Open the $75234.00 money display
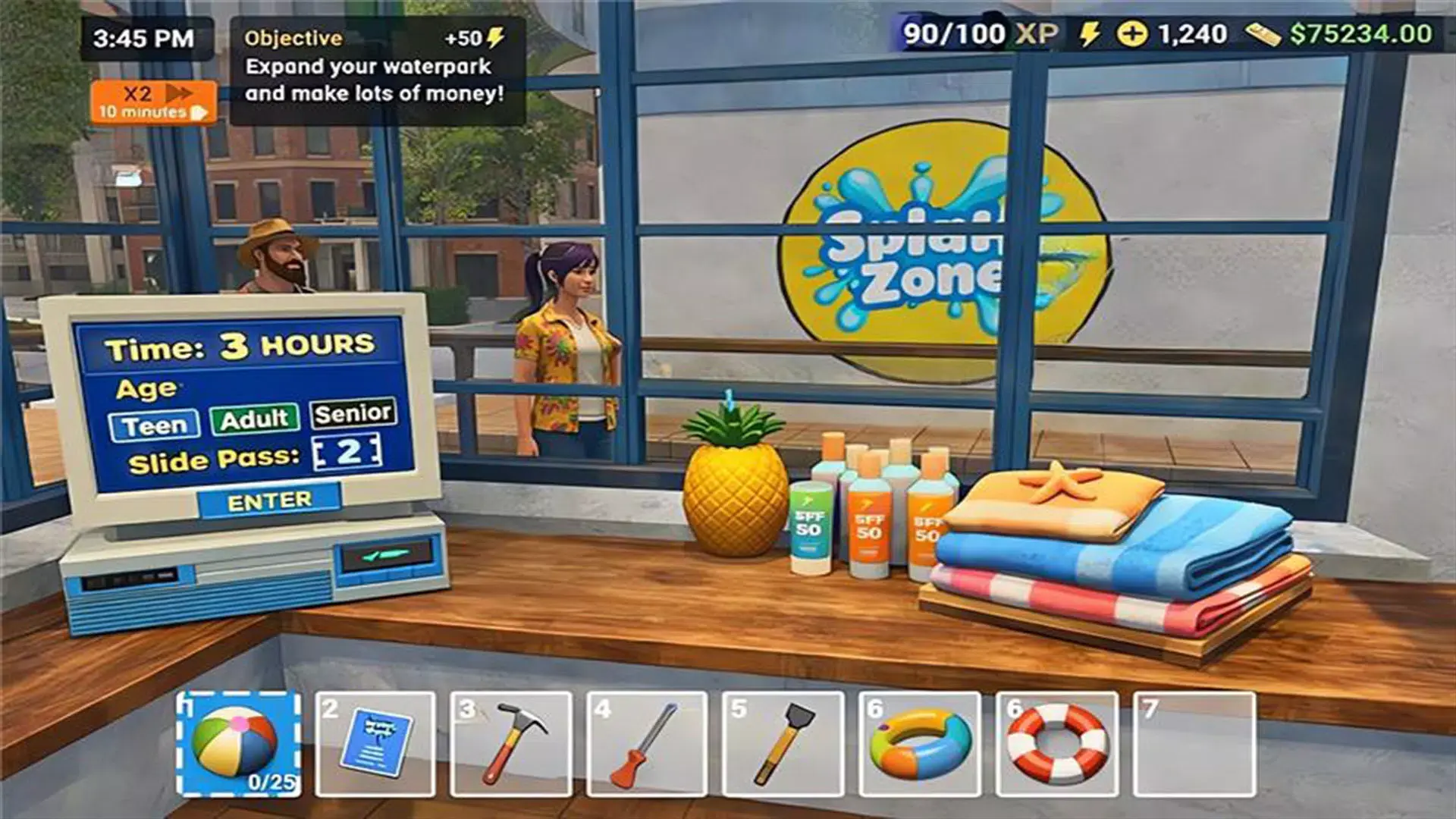Screen dimensions: 1456x819 pos(1361,33)
